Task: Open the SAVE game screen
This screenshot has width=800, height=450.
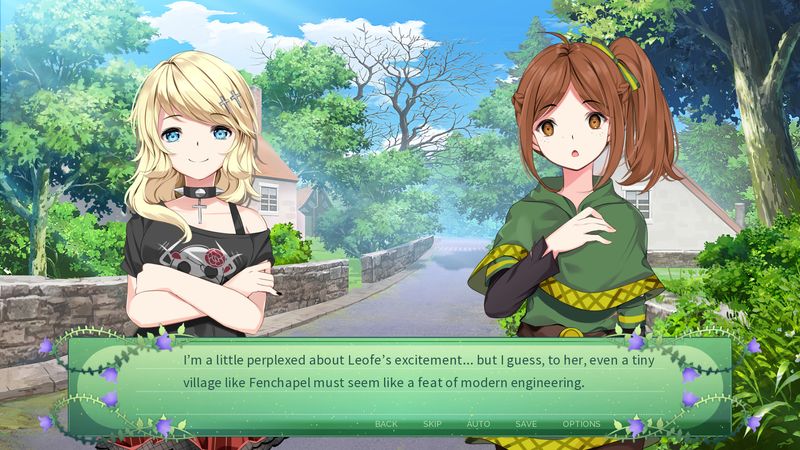Action: (526, 424)
